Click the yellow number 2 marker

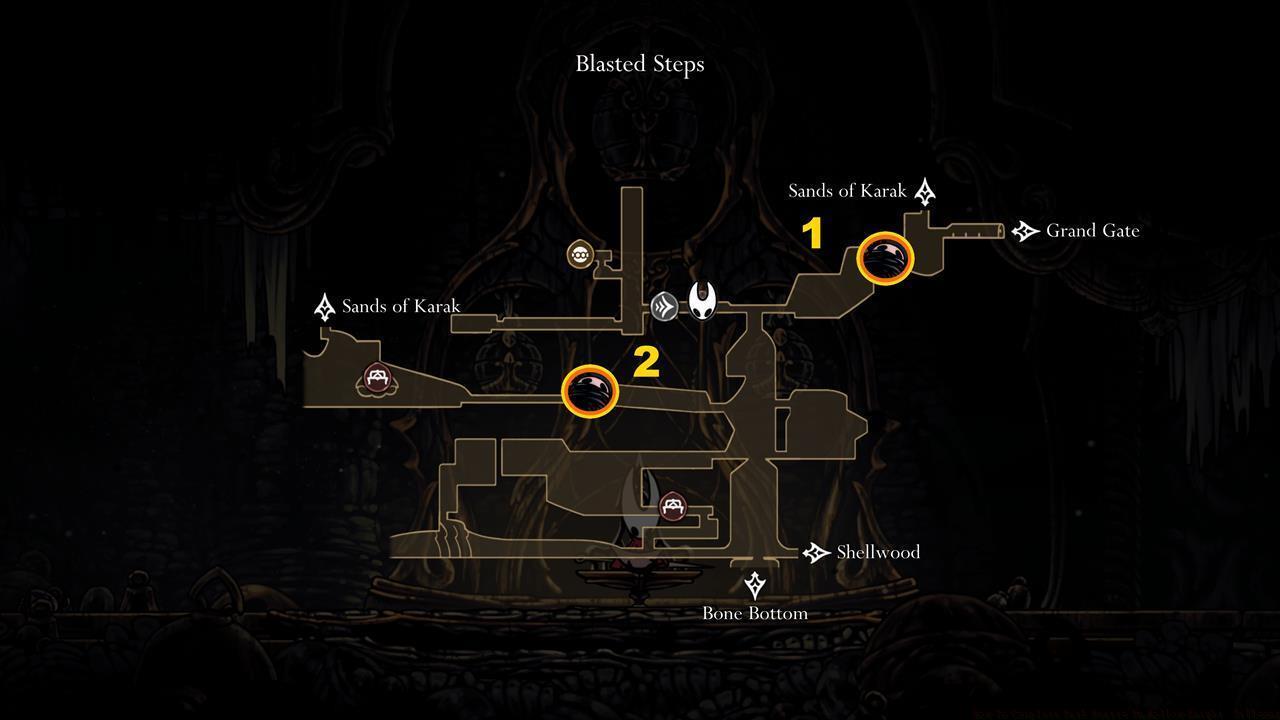click(x=646, y=363)
